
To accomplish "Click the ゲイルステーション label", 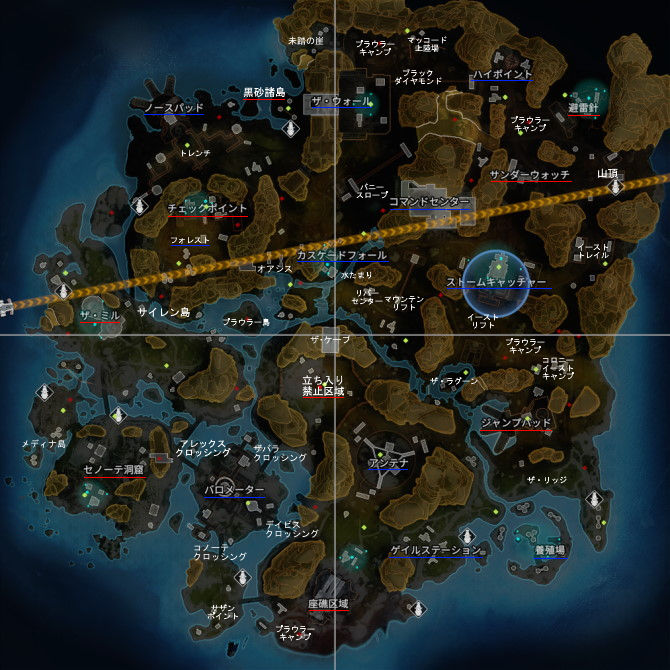I will [x=436, y=550].
